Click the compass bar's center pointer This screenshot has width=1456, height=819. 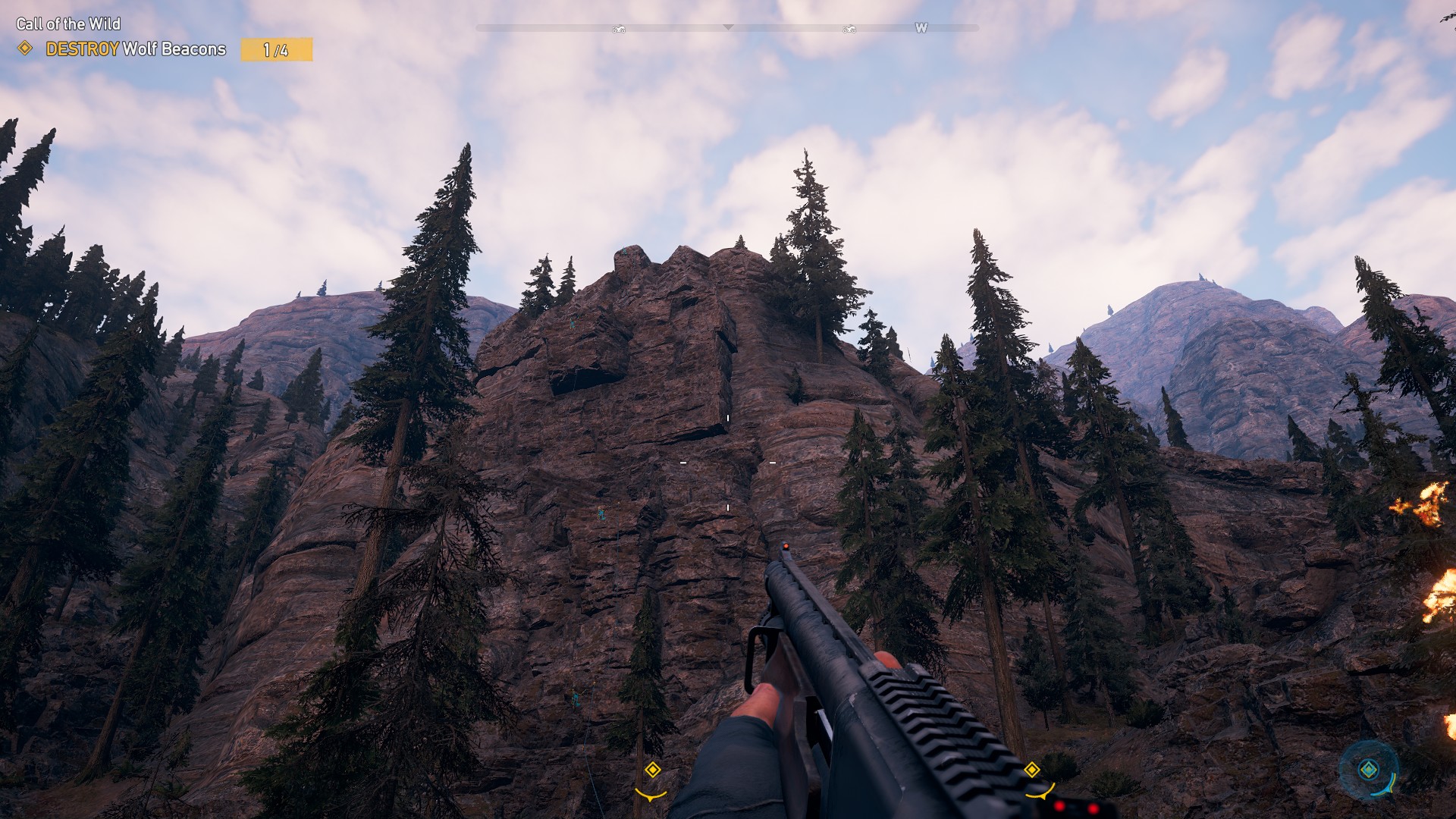(x=728, y=27)
